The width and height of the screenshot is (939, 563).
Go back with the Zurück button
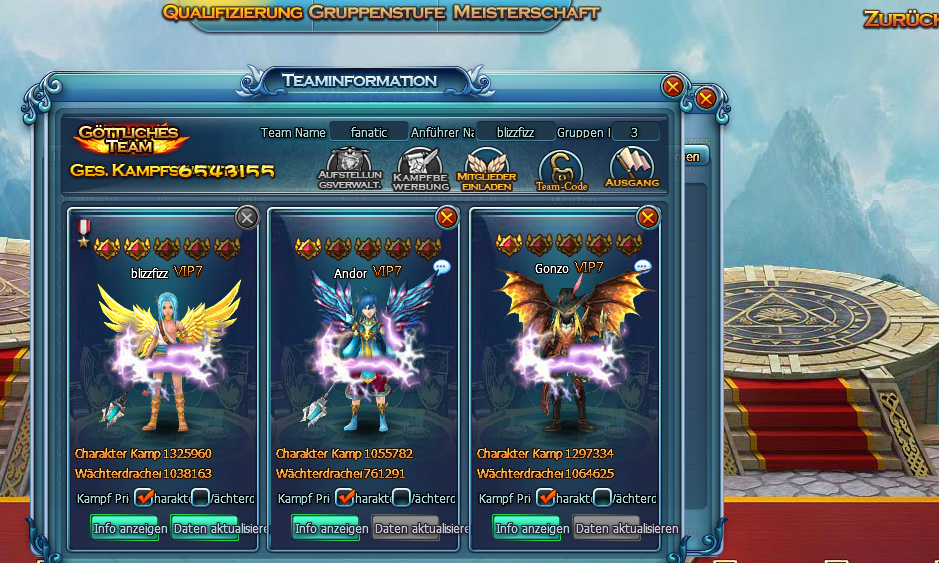tap(900, 18)
